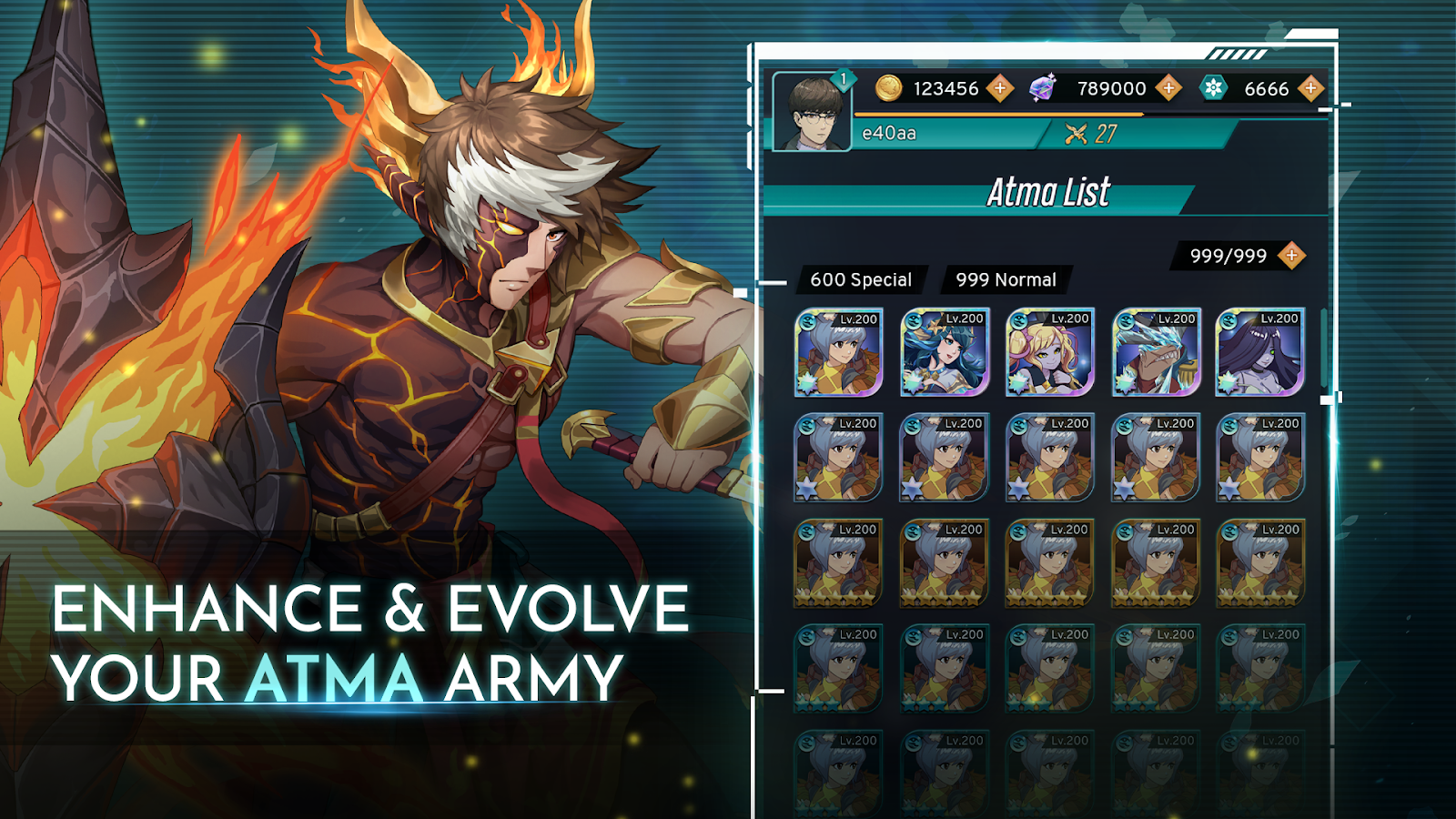Viewport: 1456px width, 819px height.
Task: Open the player profile portrait
Action: pyautogui.click(x=811, y=113)
